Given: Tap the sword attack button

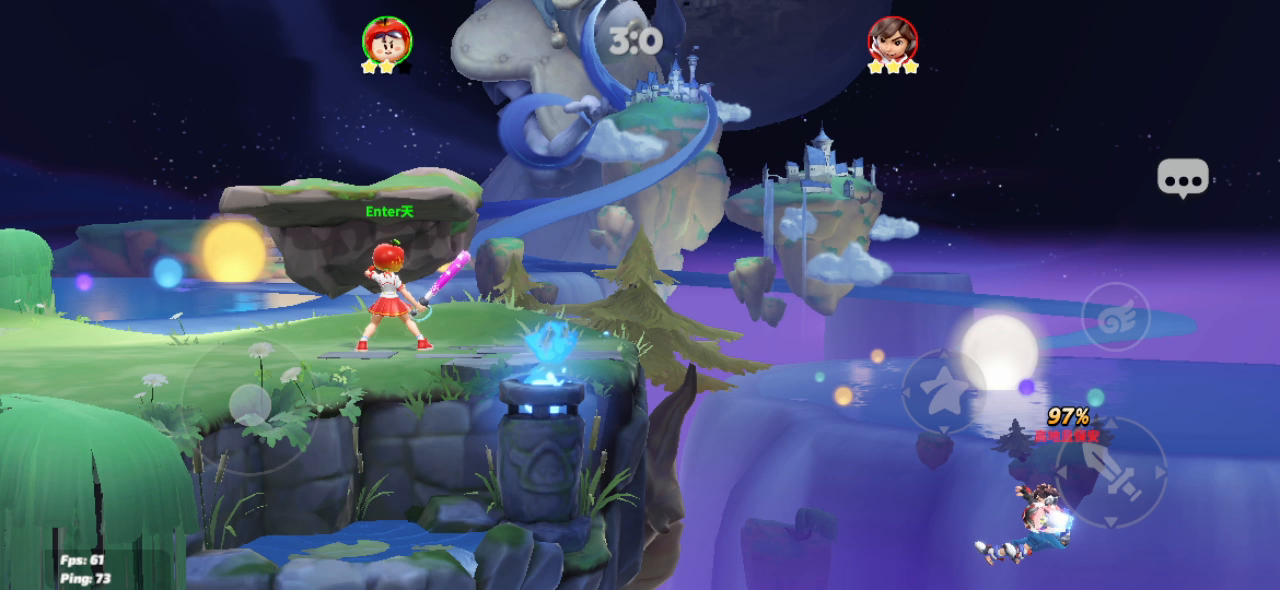Looking at the screenshot, I should pyautogui.click(x=1111, y=473).
